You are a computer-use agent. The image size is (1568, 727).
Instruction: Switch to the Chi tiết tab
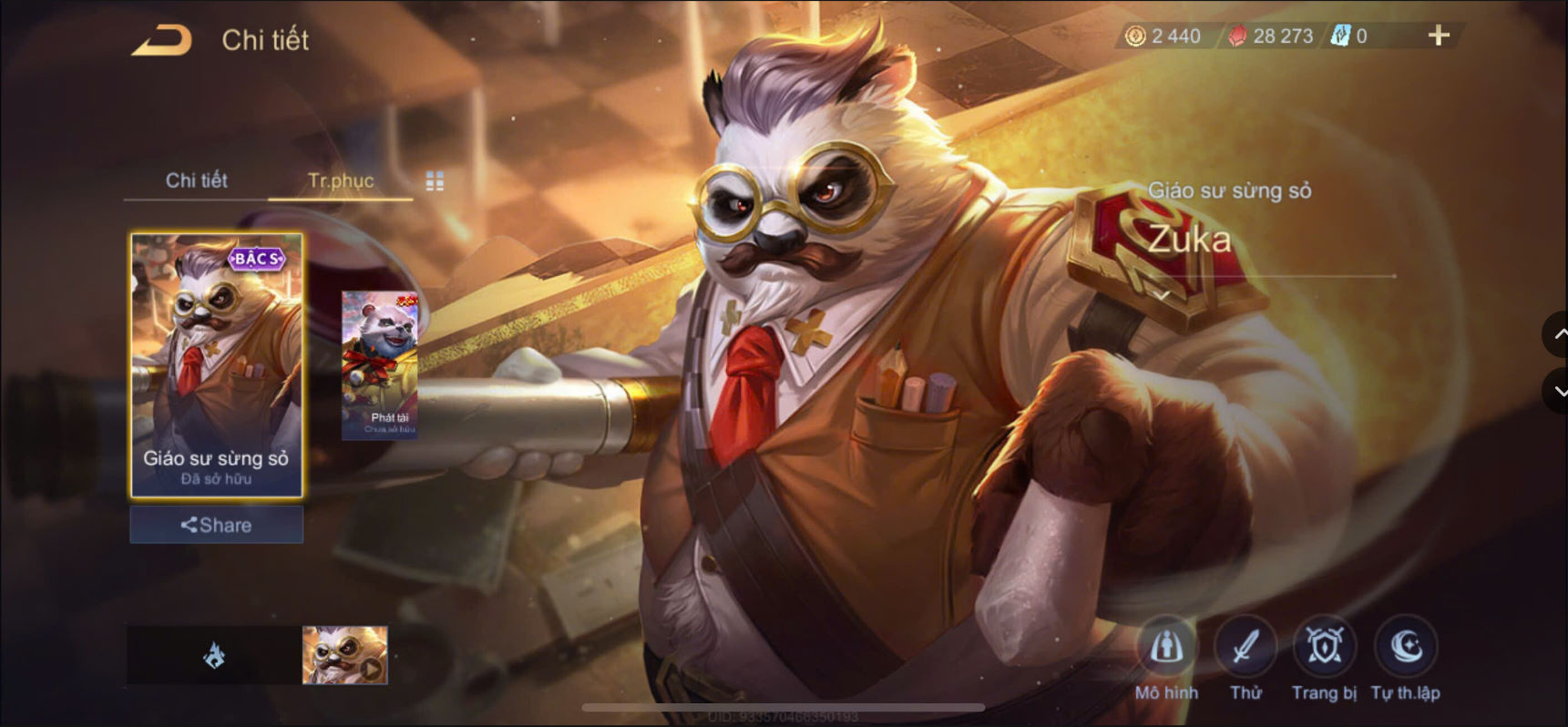pyautogui.click(x=196, y=180)
